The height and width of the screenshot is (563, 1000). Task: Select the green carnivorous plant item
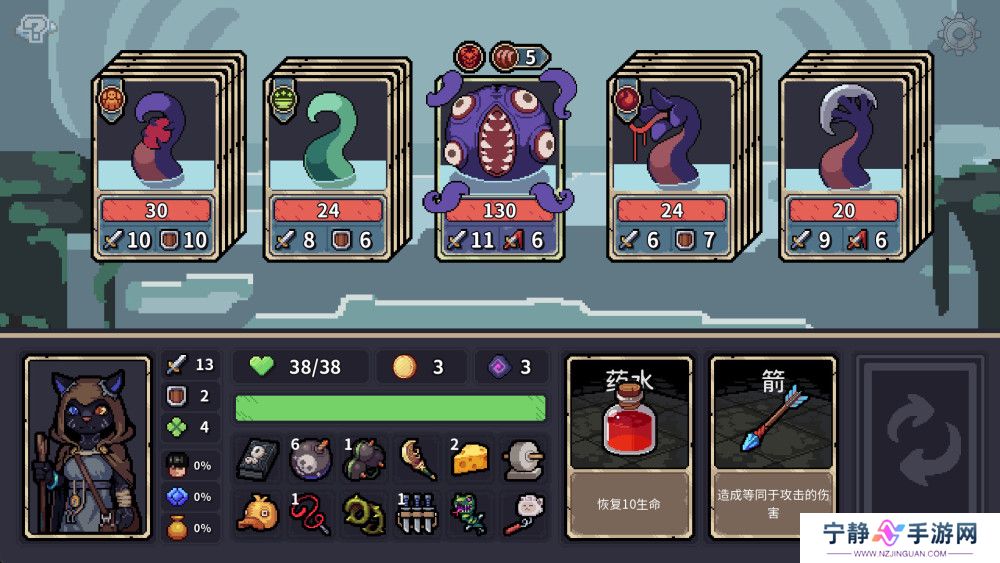pos(469,513)
